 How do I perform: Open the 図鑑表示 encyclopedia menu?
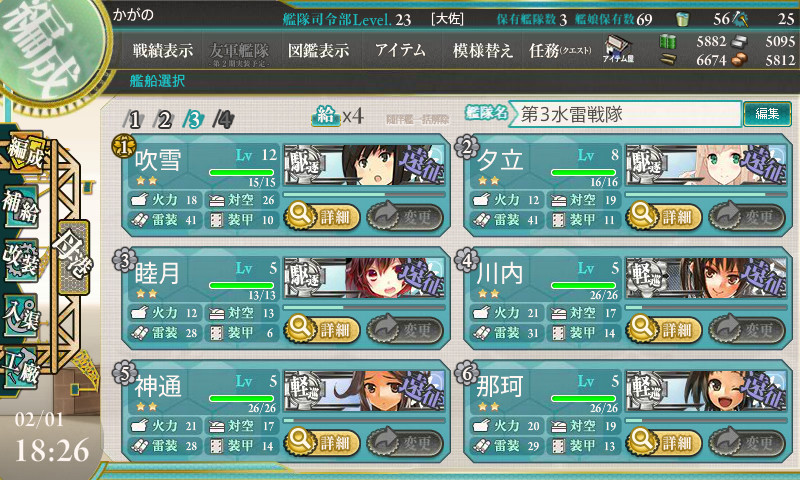(318, 50)
